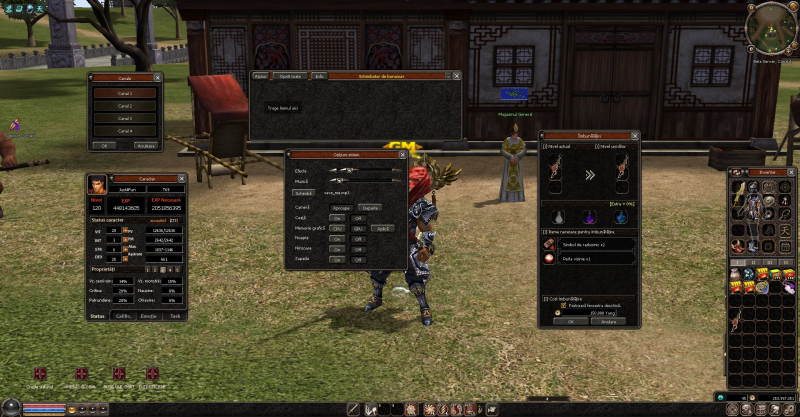Open the Ajutor tab in bonus changer
Viewport: 800px width, 417px height.
coord(261,75)
